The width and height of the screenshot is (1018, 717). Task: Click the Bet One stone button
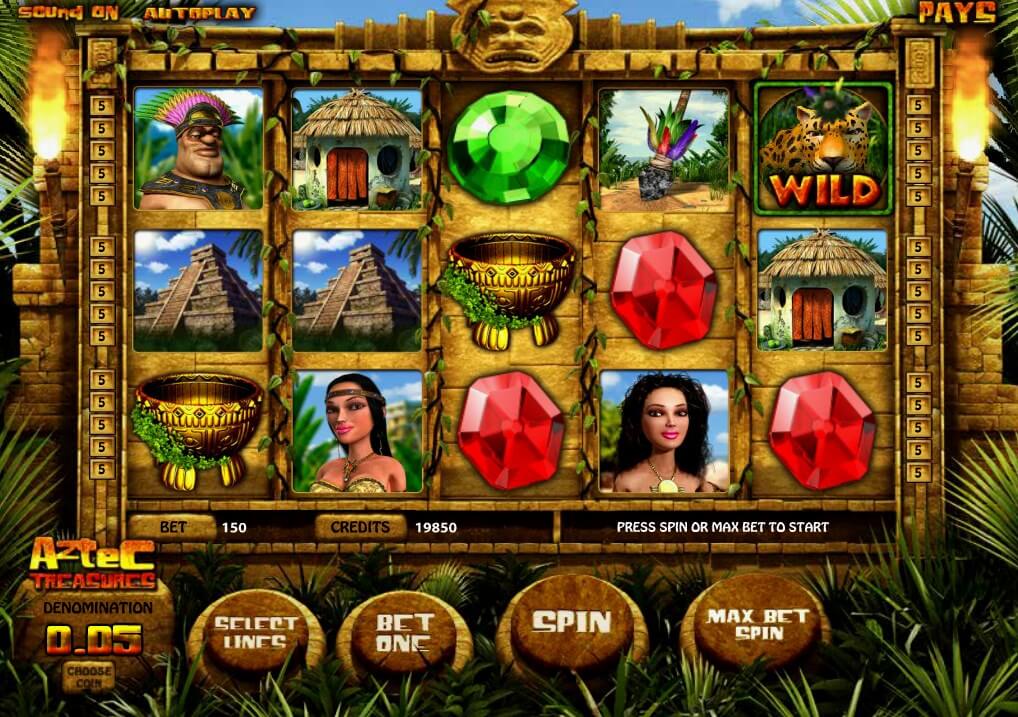405,633
